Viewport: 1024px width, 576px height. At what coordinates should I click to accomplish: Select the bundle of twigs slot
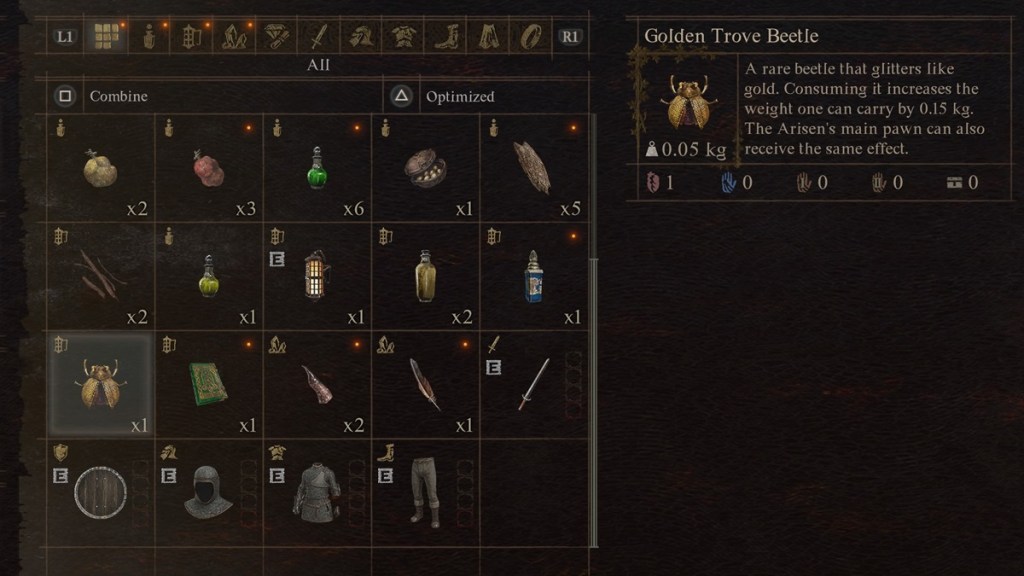[x=101, y=276]
